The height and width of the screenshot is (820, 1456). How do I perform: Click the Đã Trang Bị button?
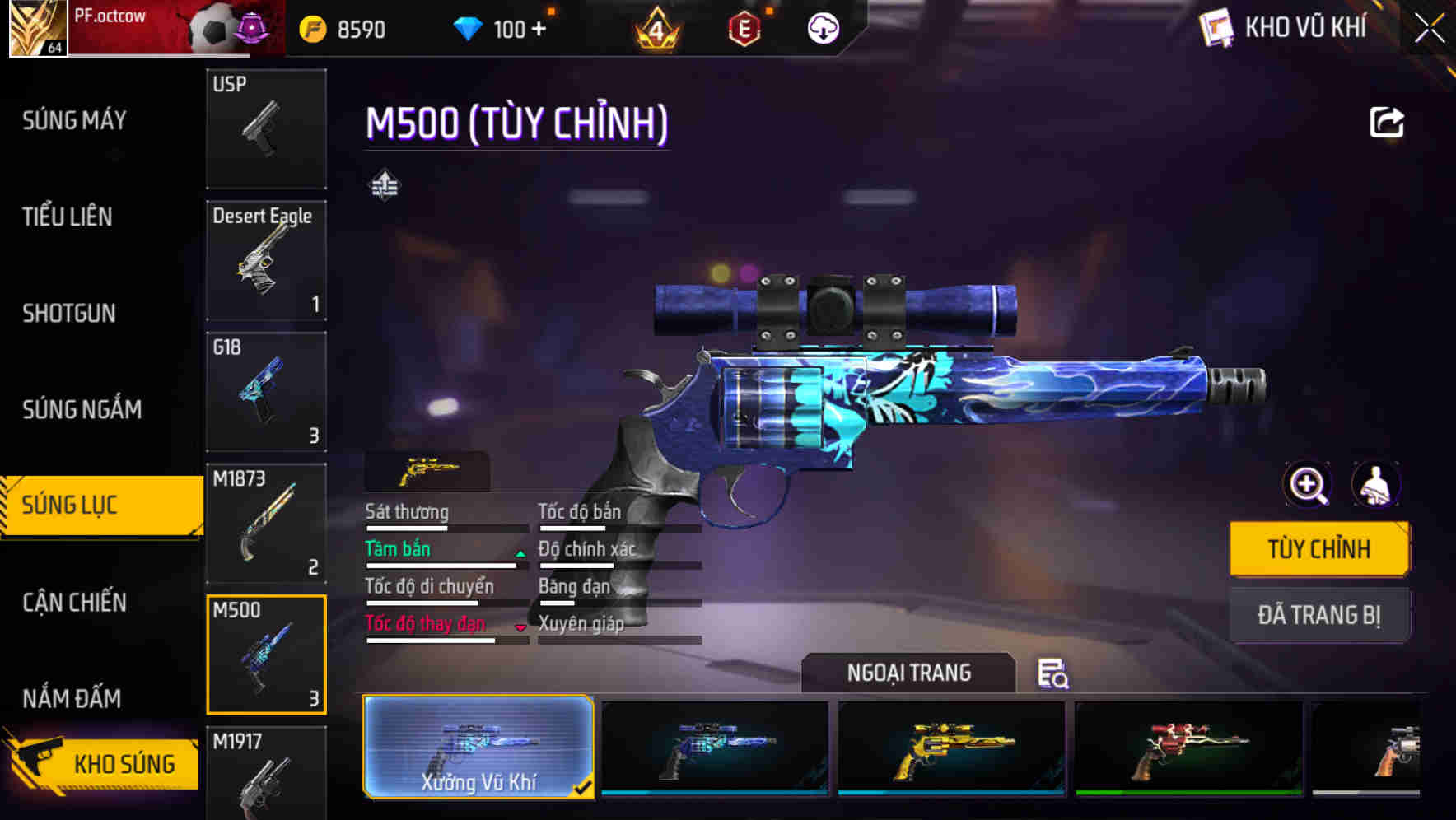(x=1319, y=615)
